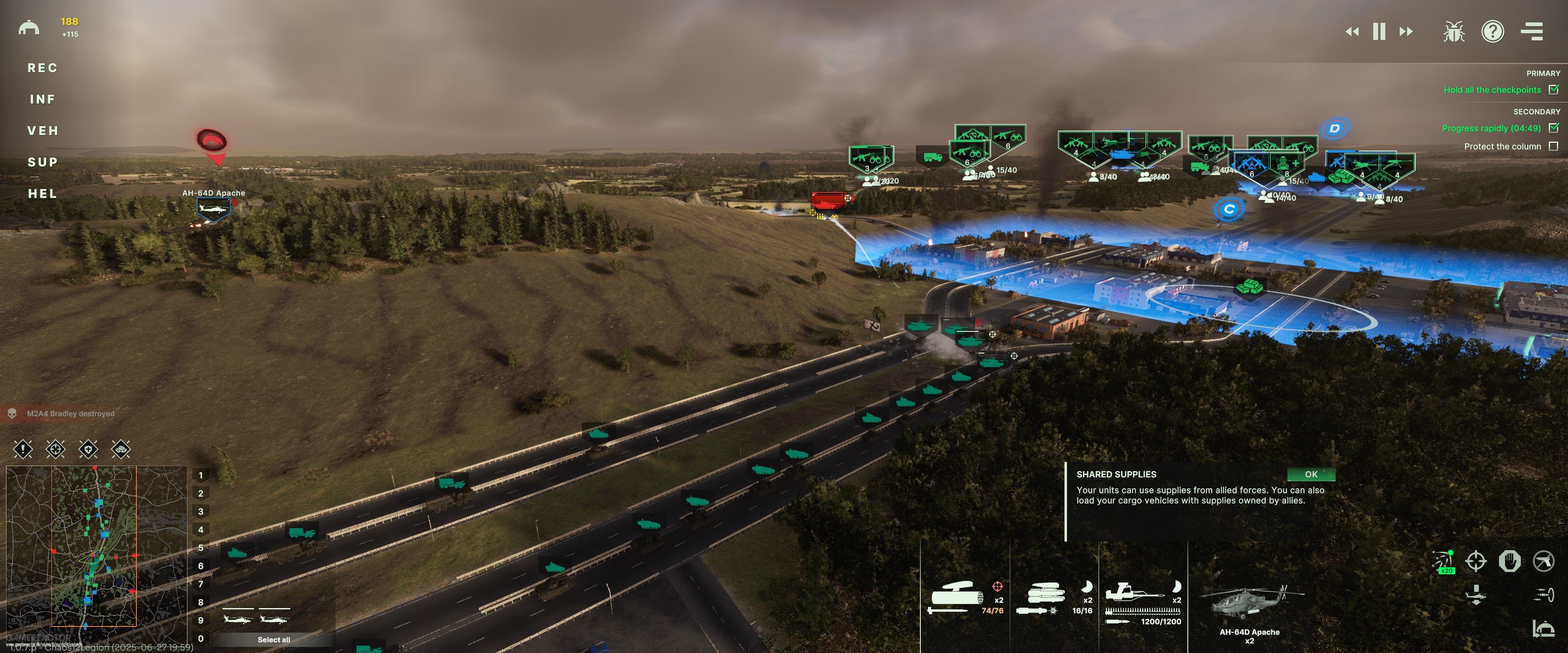Select control group 1
The height and width of the screenshot is (653, 1568).
200,475
